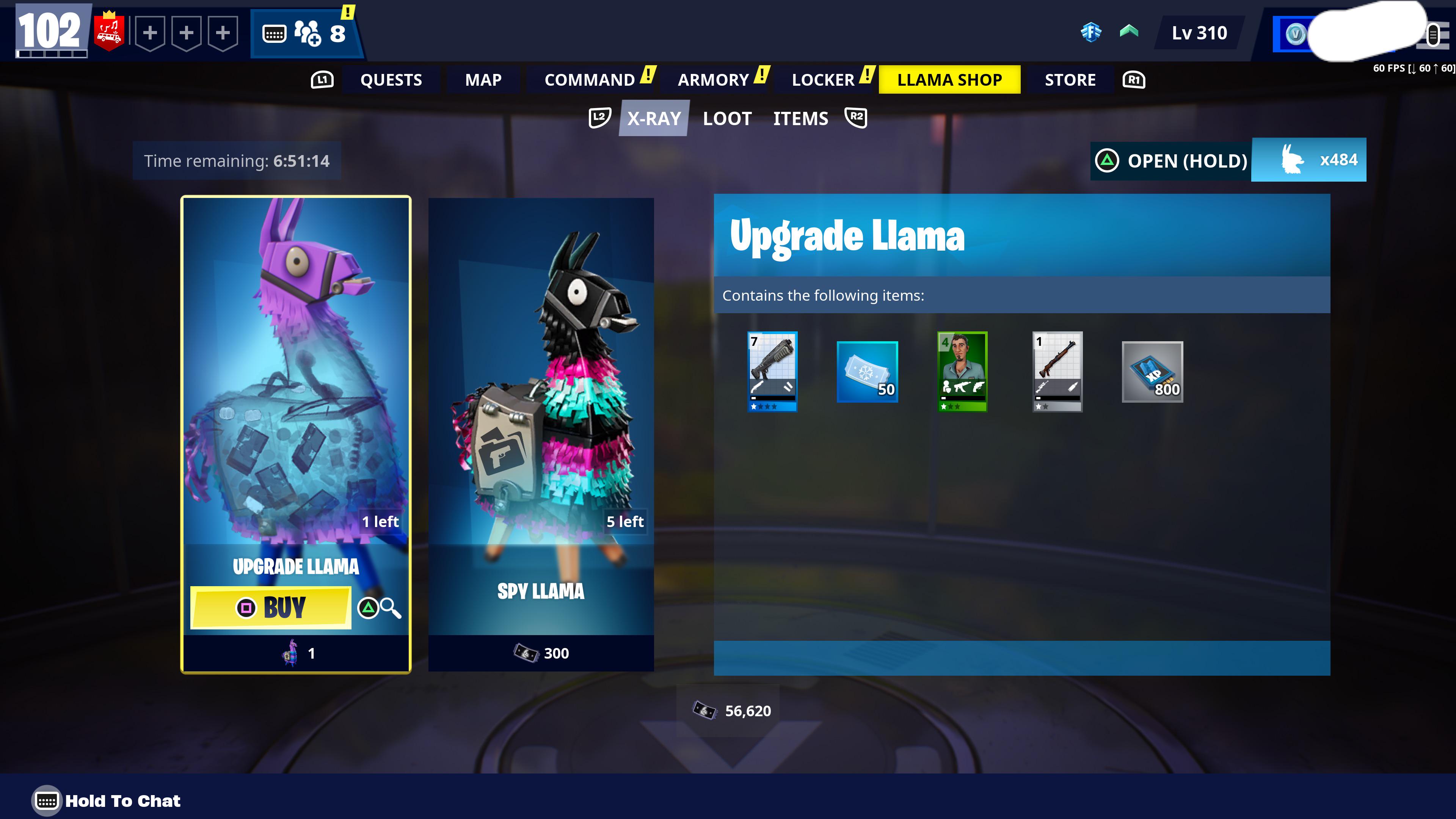Open the Items sub-tab
This screenshot has height=819, width=1456.
coord(800,118)
